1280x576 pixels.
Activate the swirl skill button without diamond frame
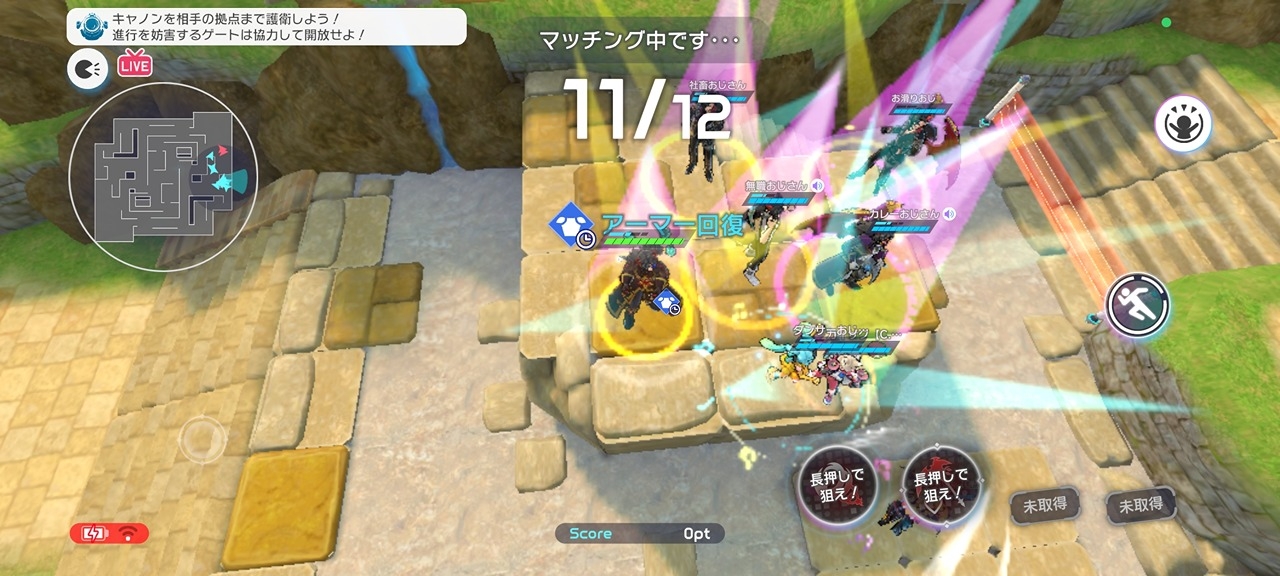pos(837,487)
